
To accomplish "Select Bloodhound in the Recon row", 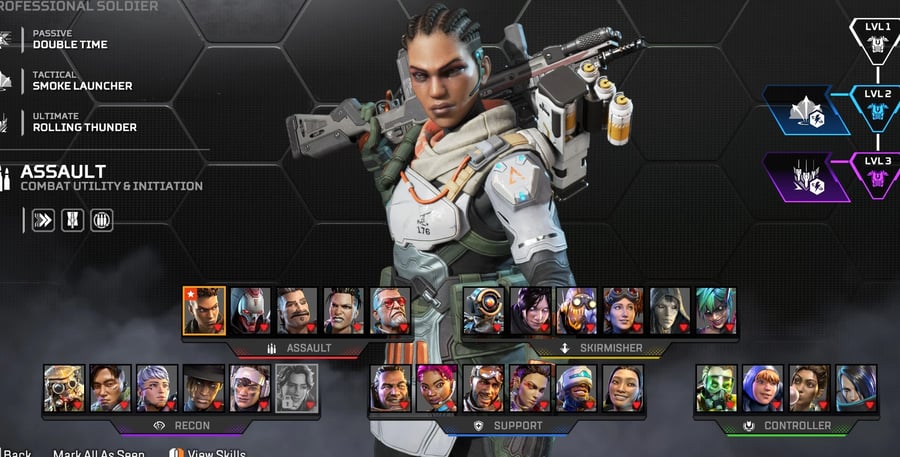I will [63, 387].
